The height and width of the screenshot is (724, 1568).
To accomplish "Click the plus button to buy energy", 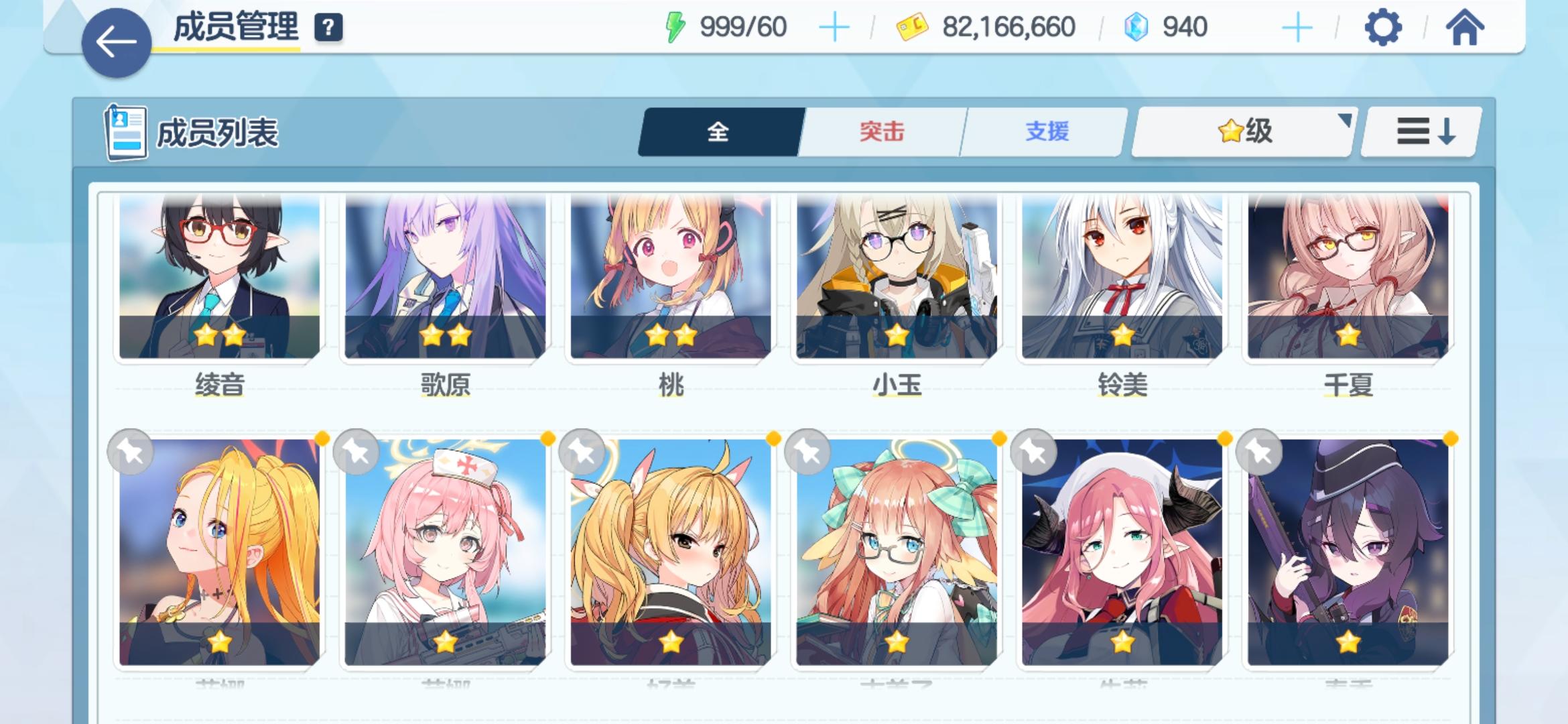I will pos(833,27).
